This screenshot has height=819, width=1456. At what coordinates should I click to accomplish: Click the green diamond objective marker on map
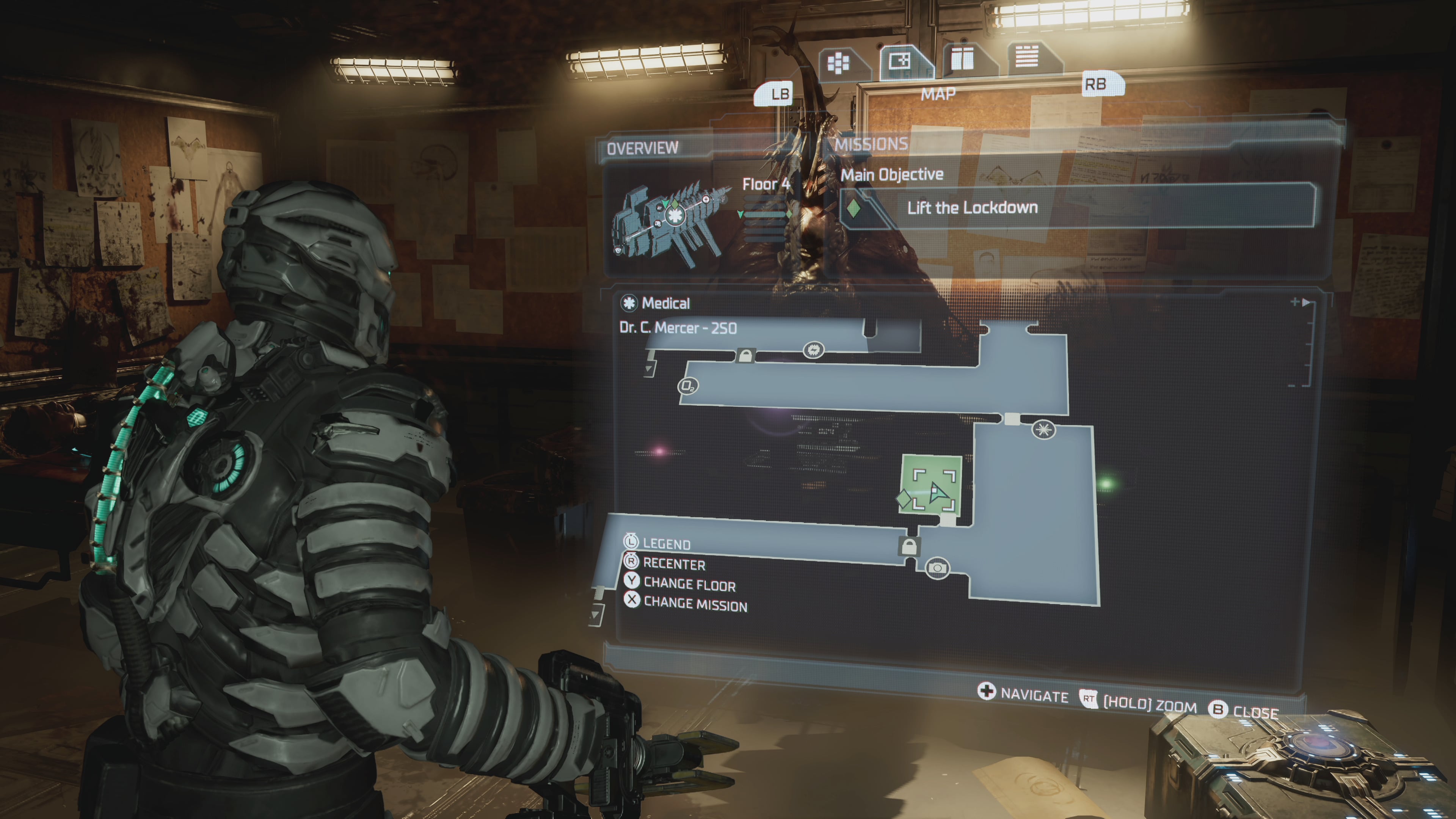click(x=904, y=499)
